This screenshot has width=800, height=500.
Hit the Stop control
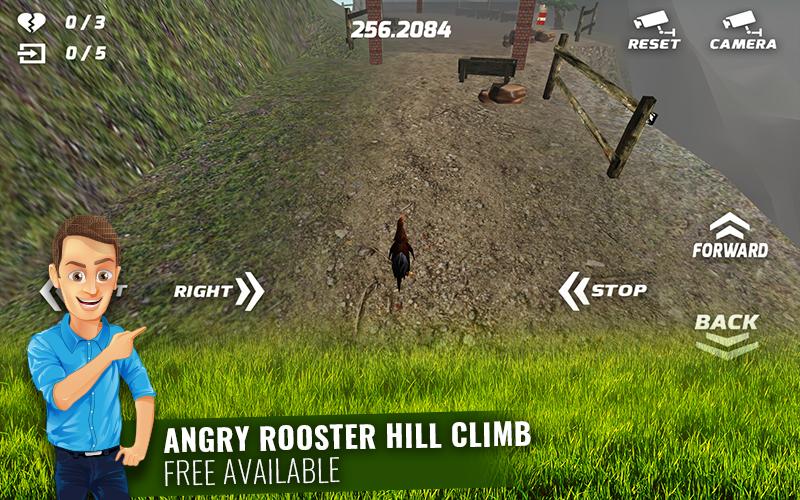602,291
